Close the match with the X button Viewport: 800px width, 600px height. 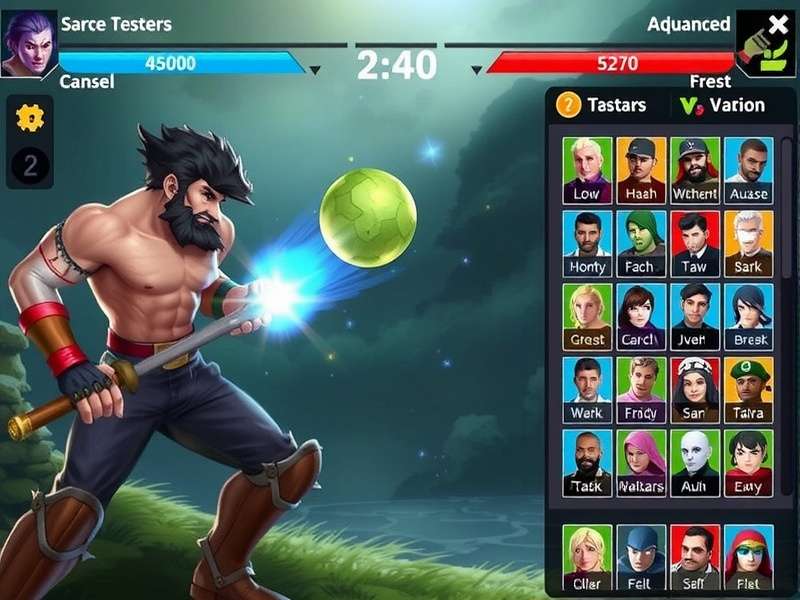pos(777,26)
